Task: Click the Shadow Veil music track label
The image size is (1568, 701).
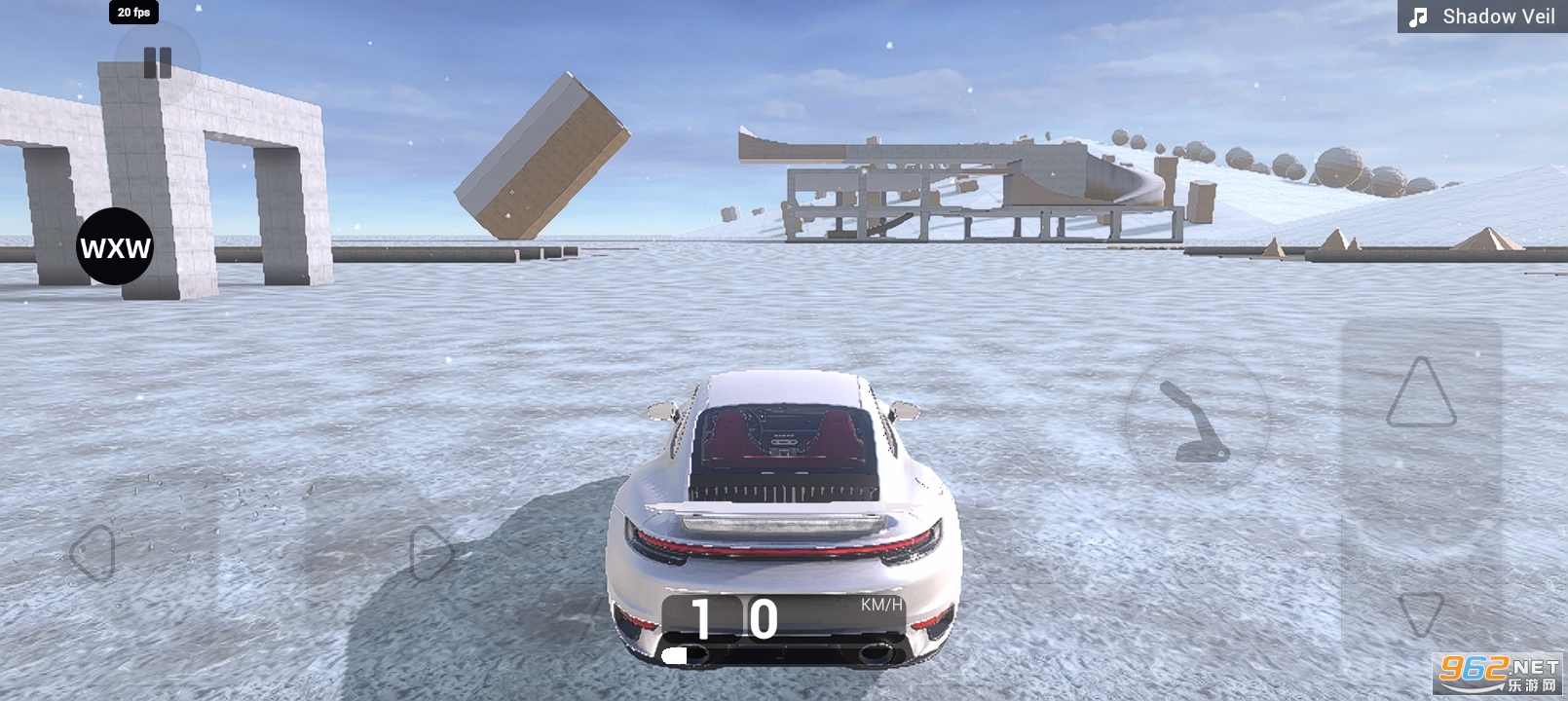Action: click(1483, 17)
